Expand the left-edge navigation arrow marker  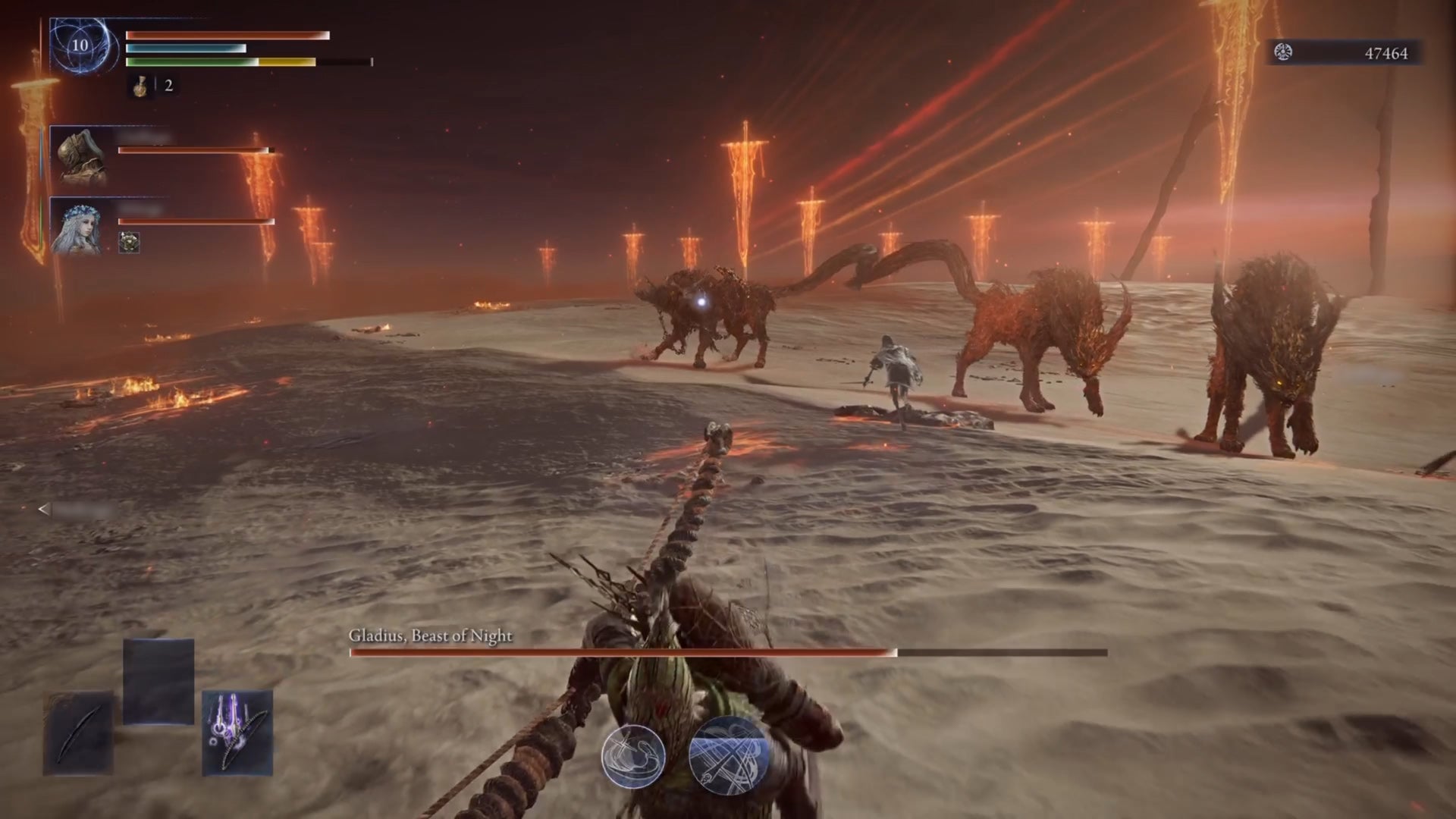click(x=43, y=510)
